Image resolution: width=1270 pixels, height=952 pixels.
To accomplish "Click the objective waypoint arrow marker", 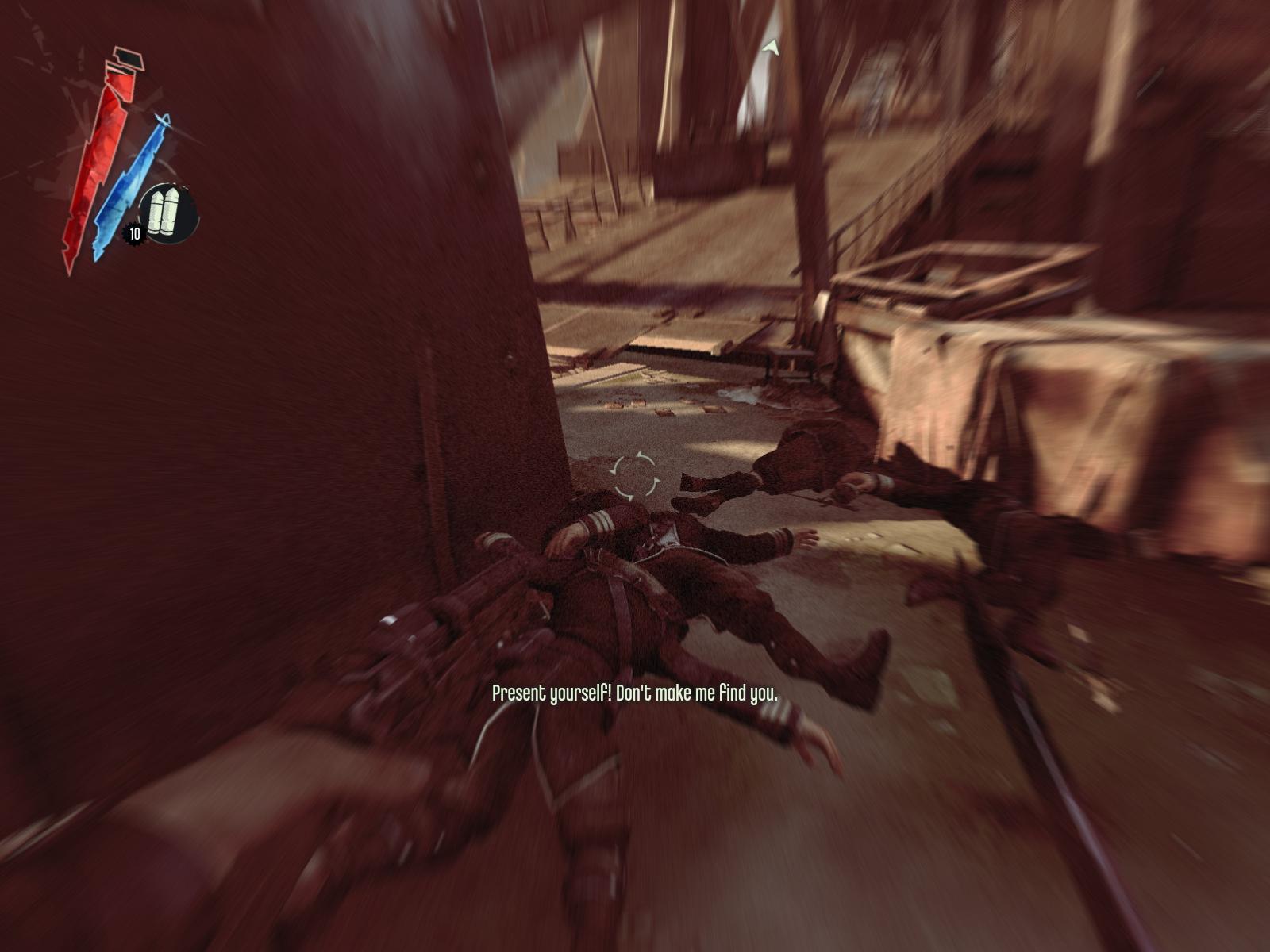I will pyautogui.click(x=770, y=48).
